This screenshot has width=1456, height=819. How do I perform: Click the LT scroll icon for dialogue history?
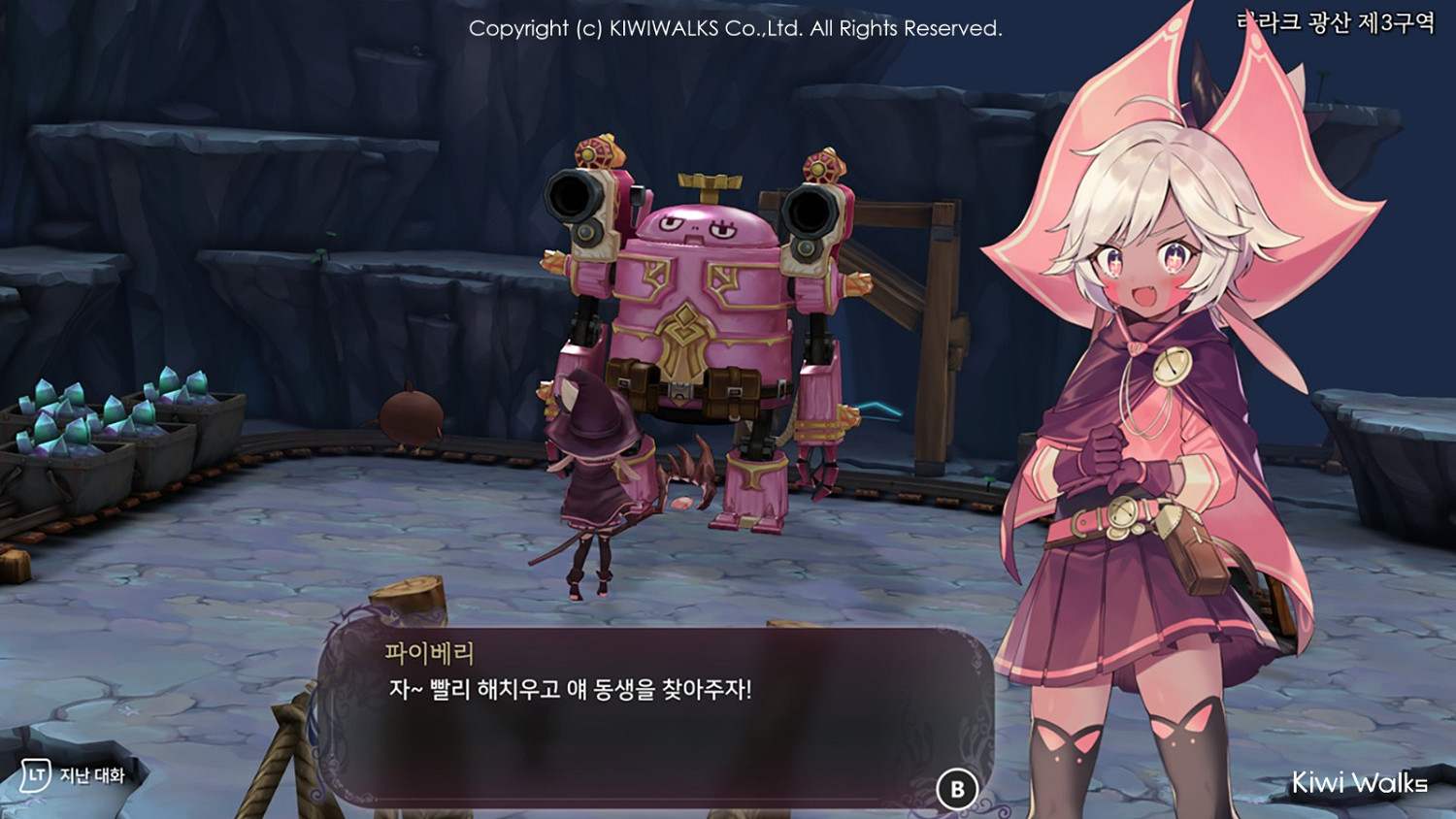coord(36,775)
